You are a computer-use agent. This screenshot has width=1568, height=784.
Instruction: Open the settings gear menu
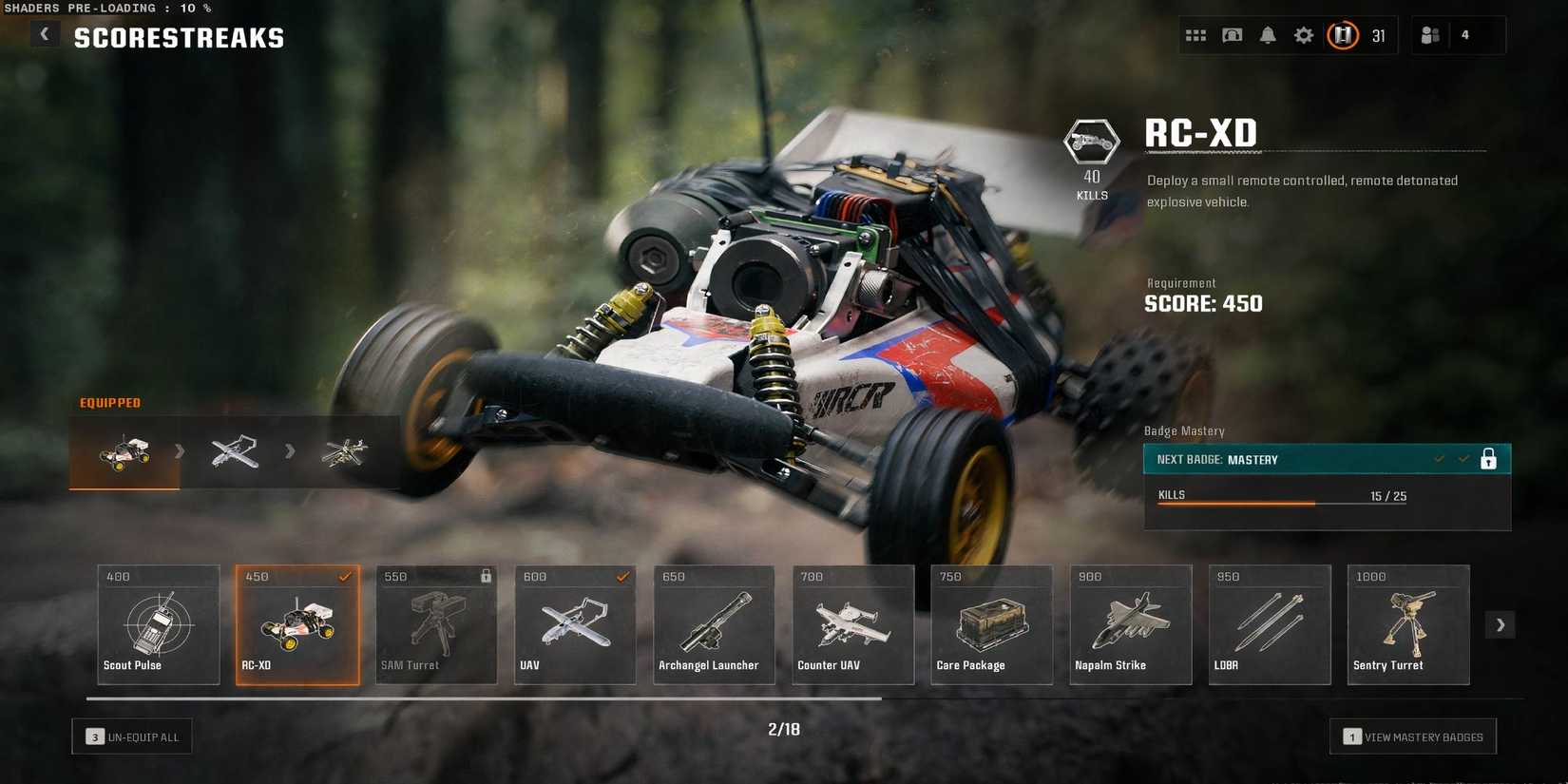coord(1303,34)
